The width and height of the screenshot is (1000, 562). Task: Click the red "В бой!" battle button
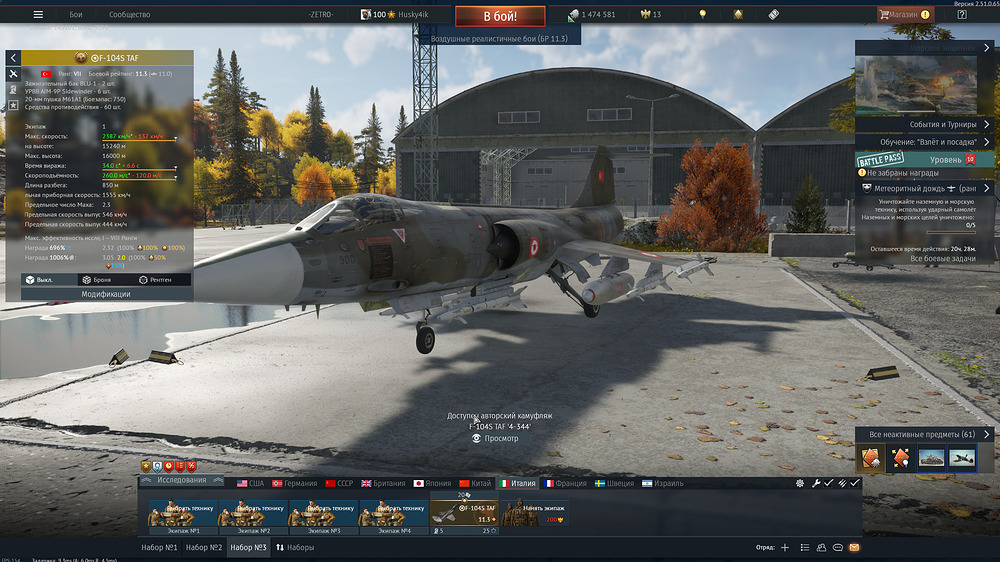click(x=500, y=16)
